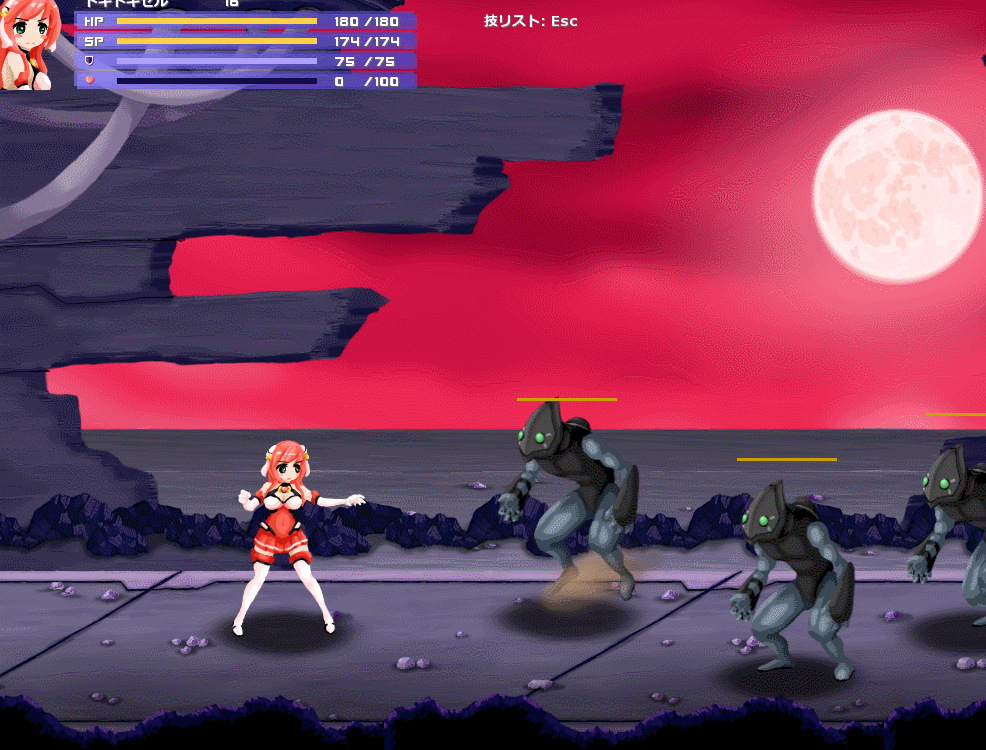This screenshot has height=750, width=986.
Task: Click the red-haired heroine portrait
Action: click(28, 45)
